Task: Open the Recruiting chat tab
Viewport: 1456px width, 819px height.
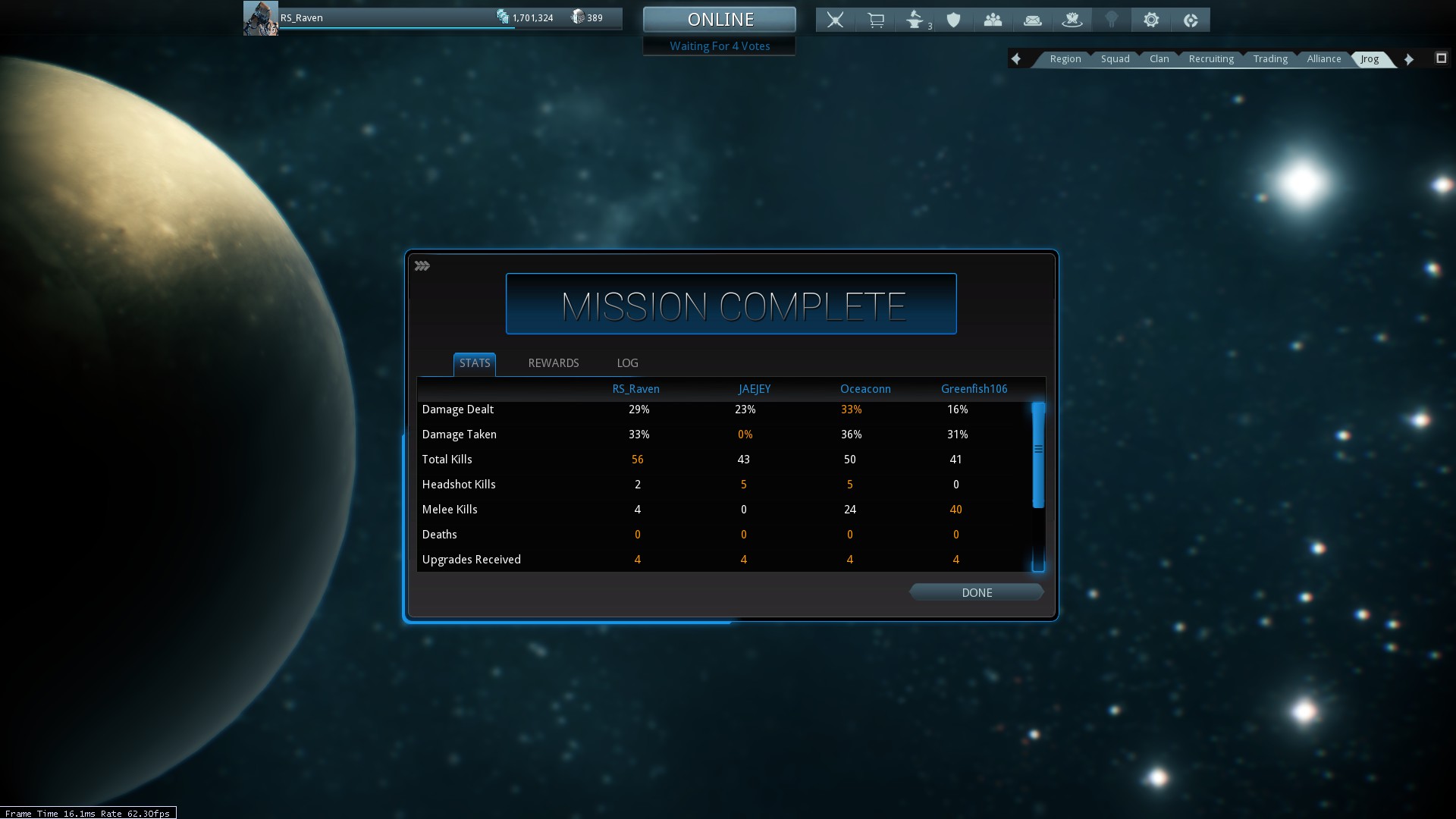Action: pos(1211,59)
